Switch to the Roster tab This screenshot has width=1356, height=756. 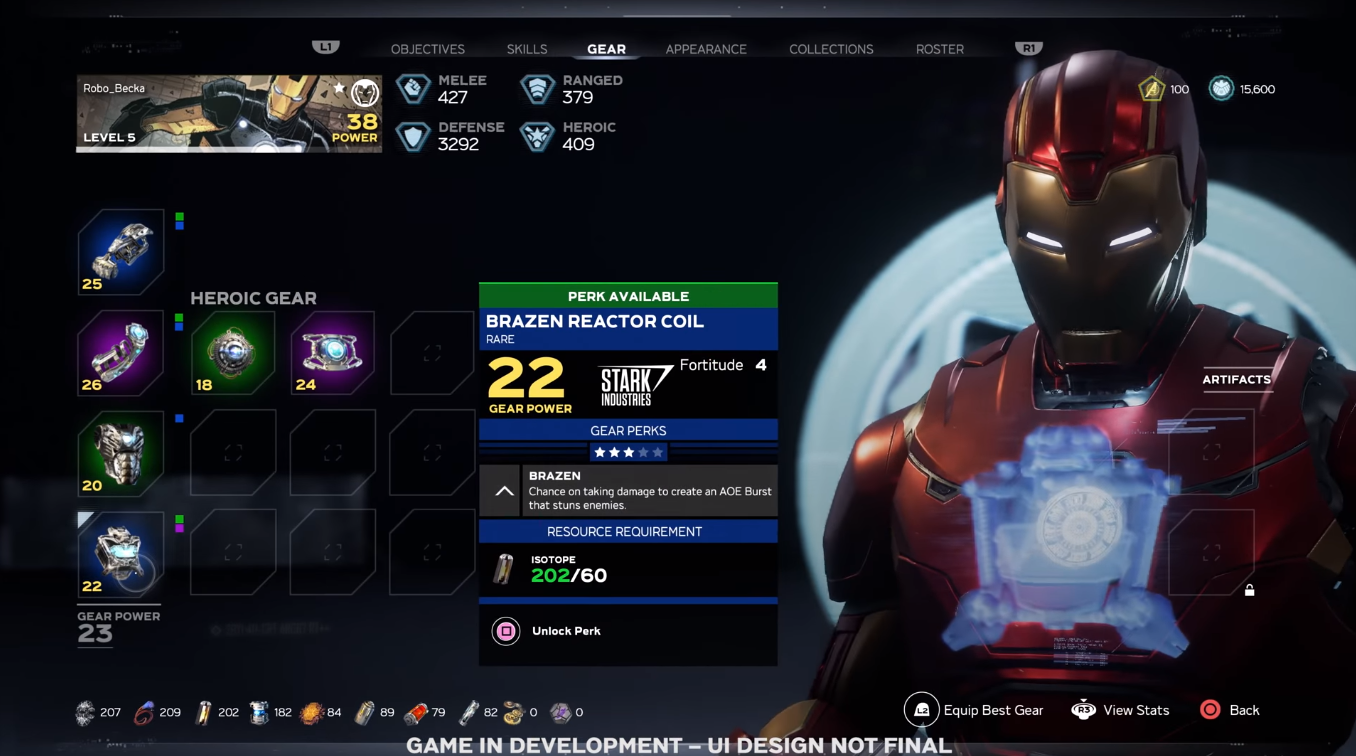click(940, 49)
